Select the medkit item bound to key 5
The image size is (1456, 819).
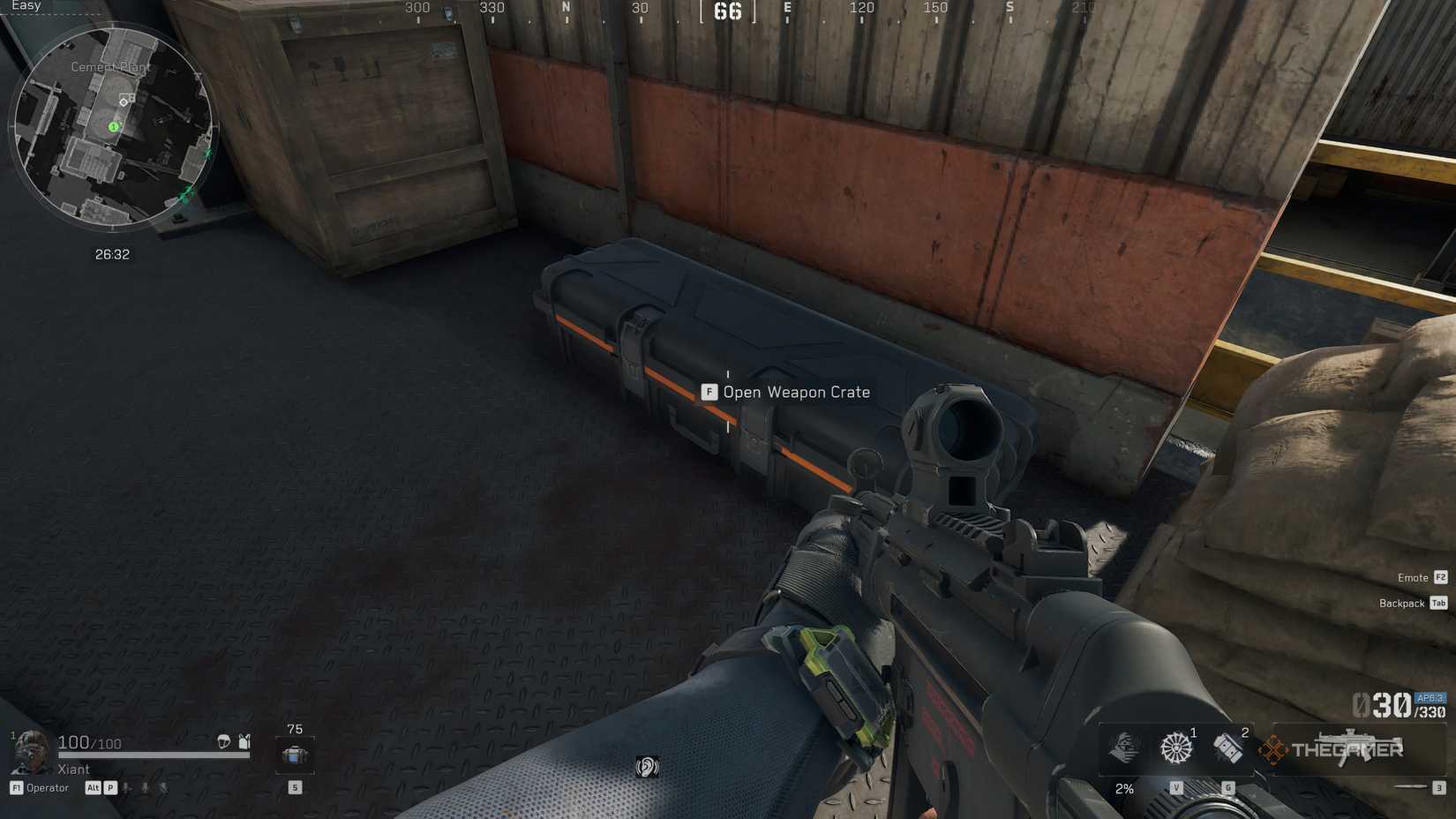[x=293, y=755]
